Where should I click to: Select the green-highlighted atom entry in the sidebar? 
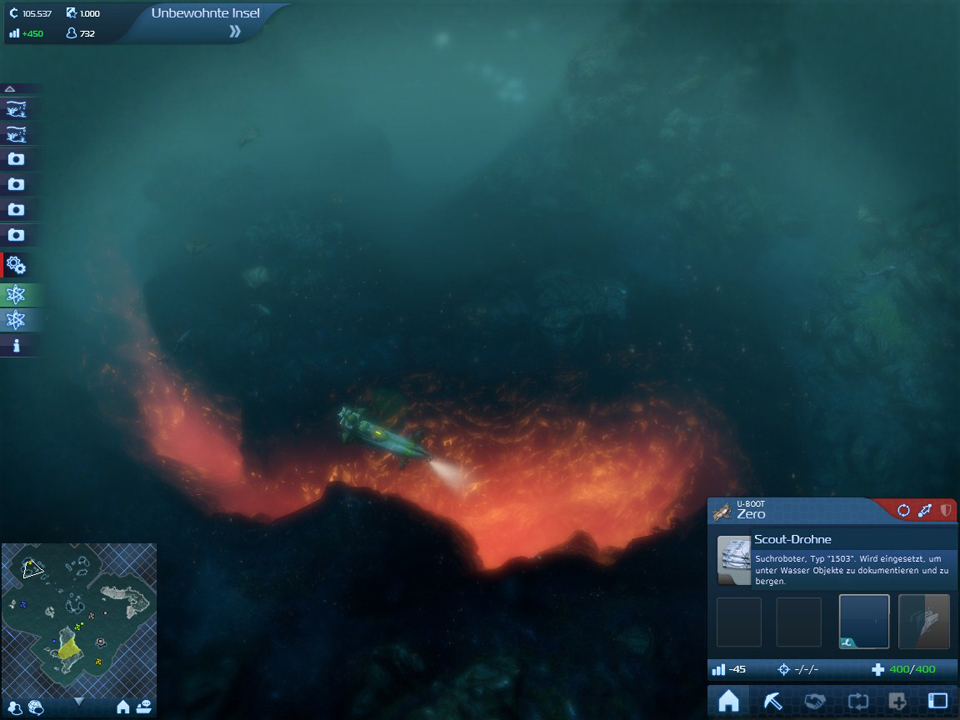(x=17, y=294)
